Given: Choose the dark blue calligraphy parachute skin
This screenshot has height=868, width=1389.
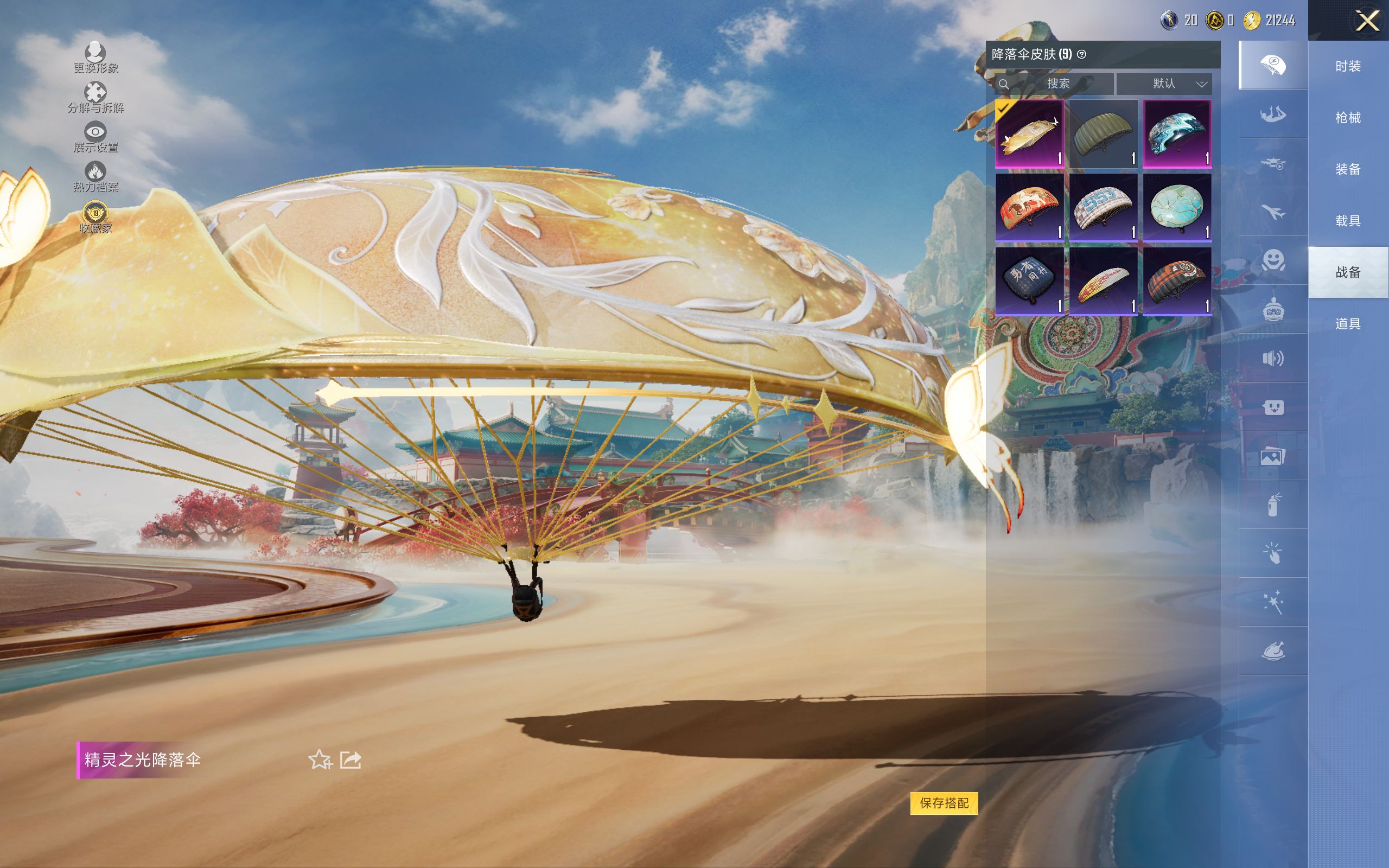Looking at the screenshot, I should click(x=1029, y=280).
